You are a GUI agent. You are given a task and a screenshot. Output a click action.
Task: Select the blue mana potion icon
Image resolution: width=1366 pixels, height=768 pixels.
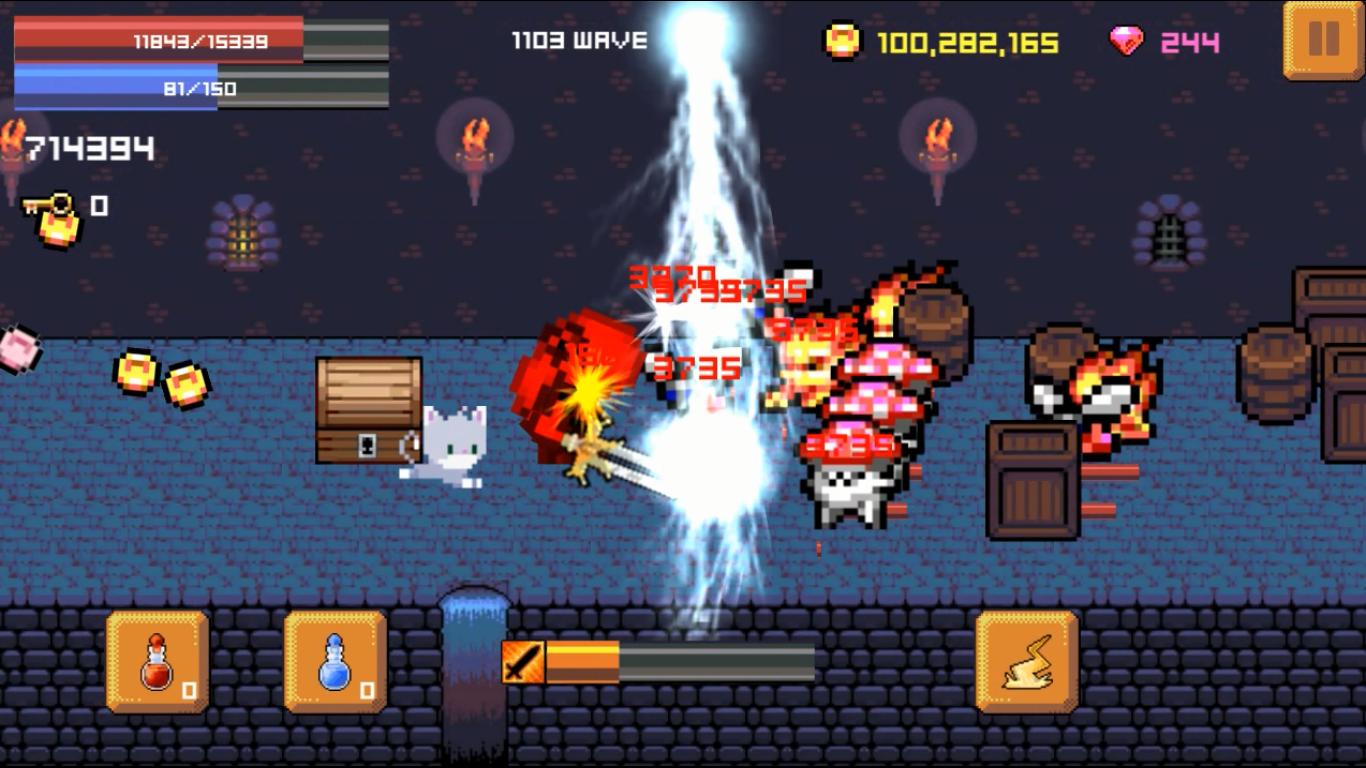(x=334, y=662)
